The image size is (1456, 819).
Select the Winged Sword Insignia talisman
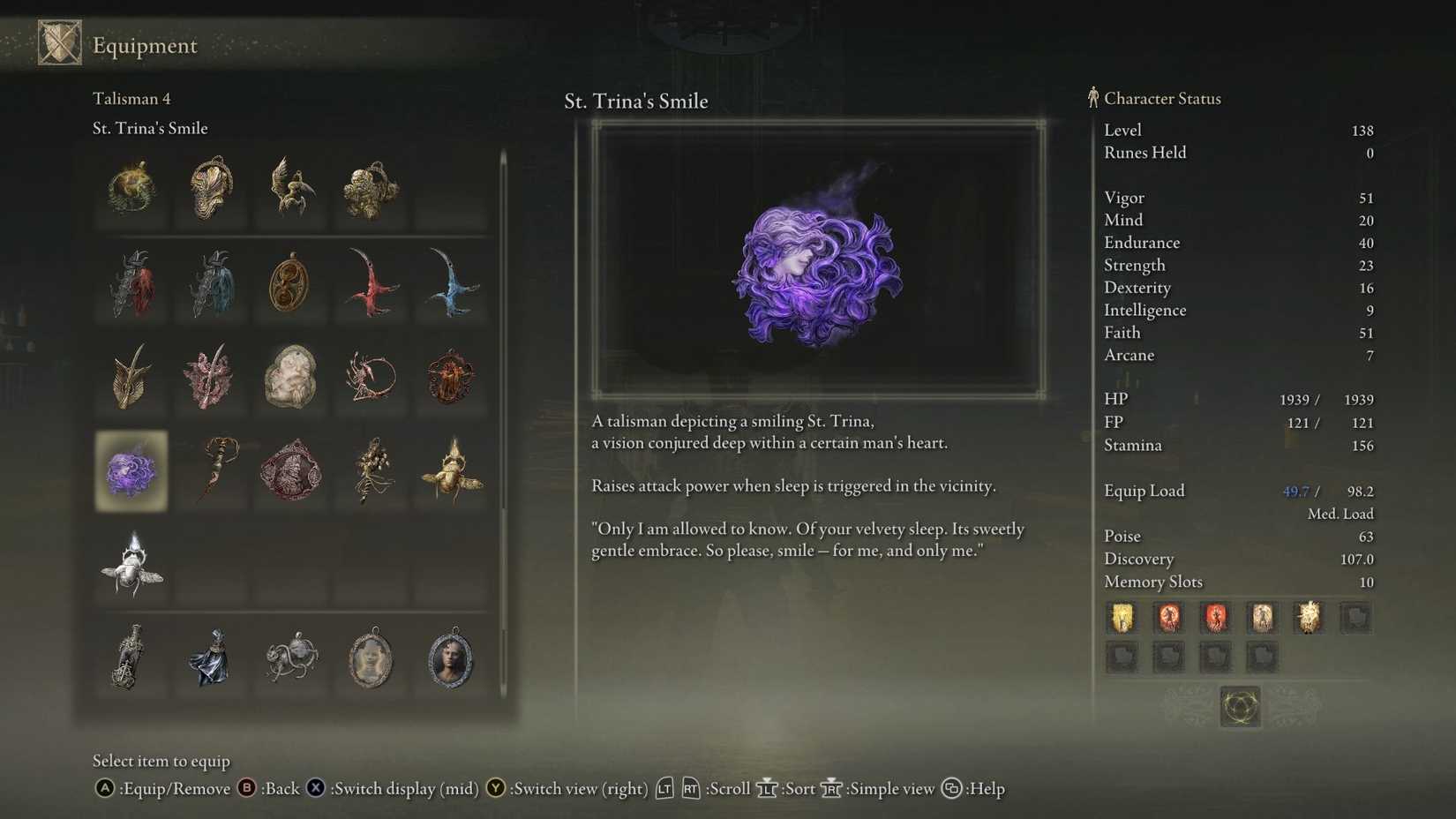coord(131,379)
